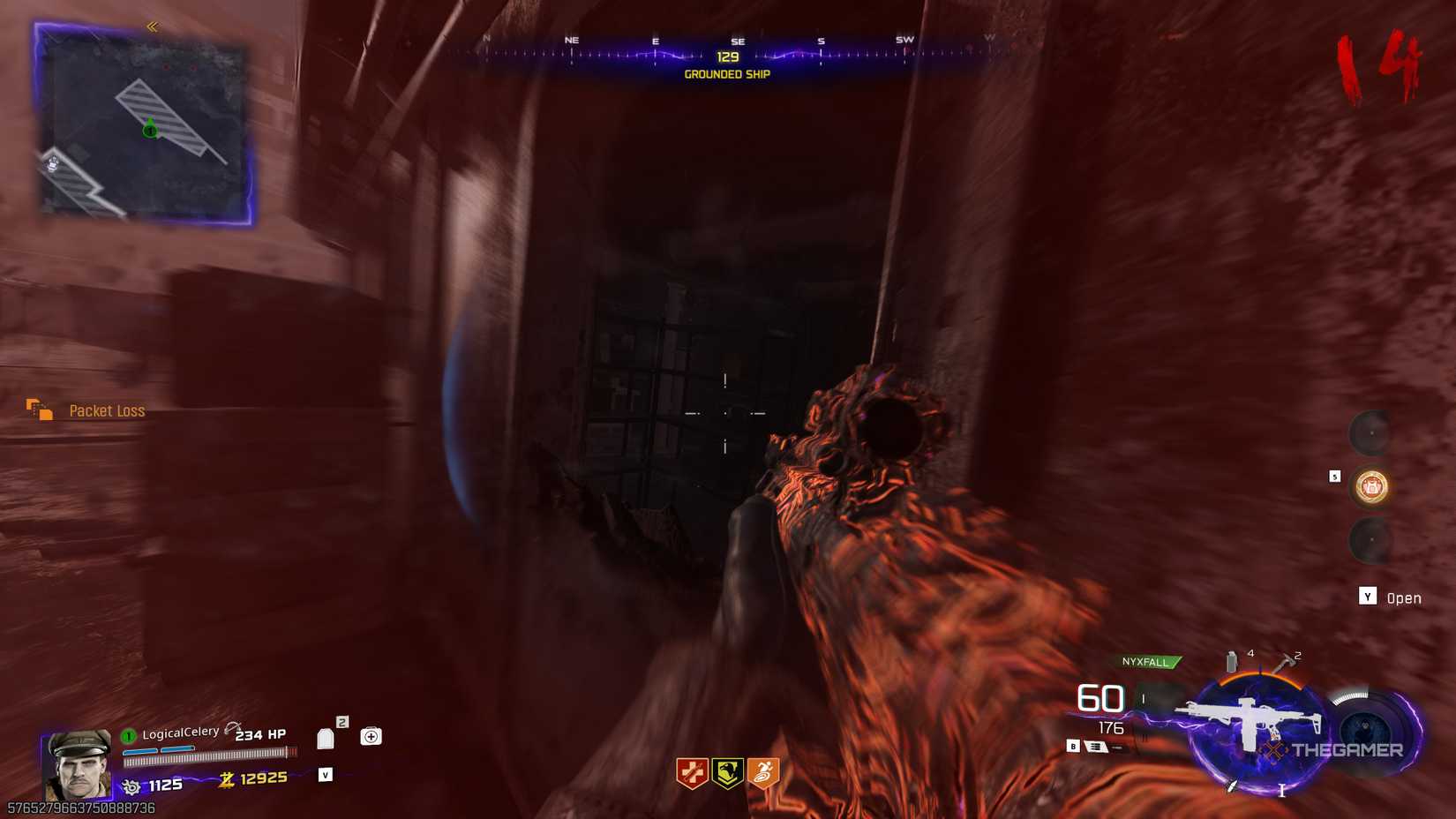The height and width of the screenshot is (819, 1456).
Task: Select the first aid kit icon
Action: click(371, 735)
